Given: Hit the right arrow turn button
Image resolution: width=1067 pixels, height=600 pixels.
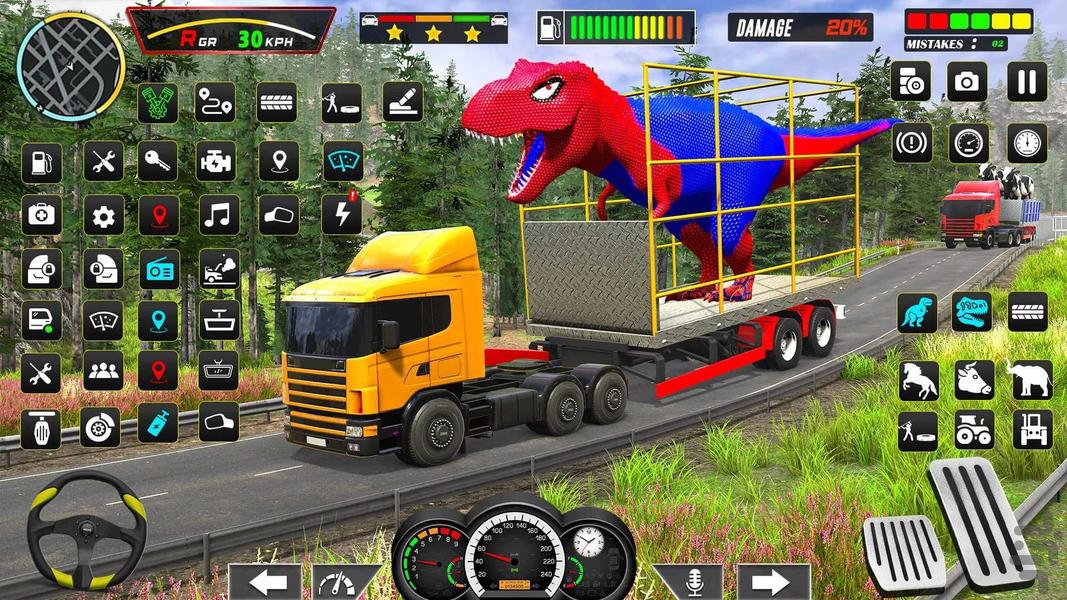Looking at the screenshot, I should (x=773, y=582).
